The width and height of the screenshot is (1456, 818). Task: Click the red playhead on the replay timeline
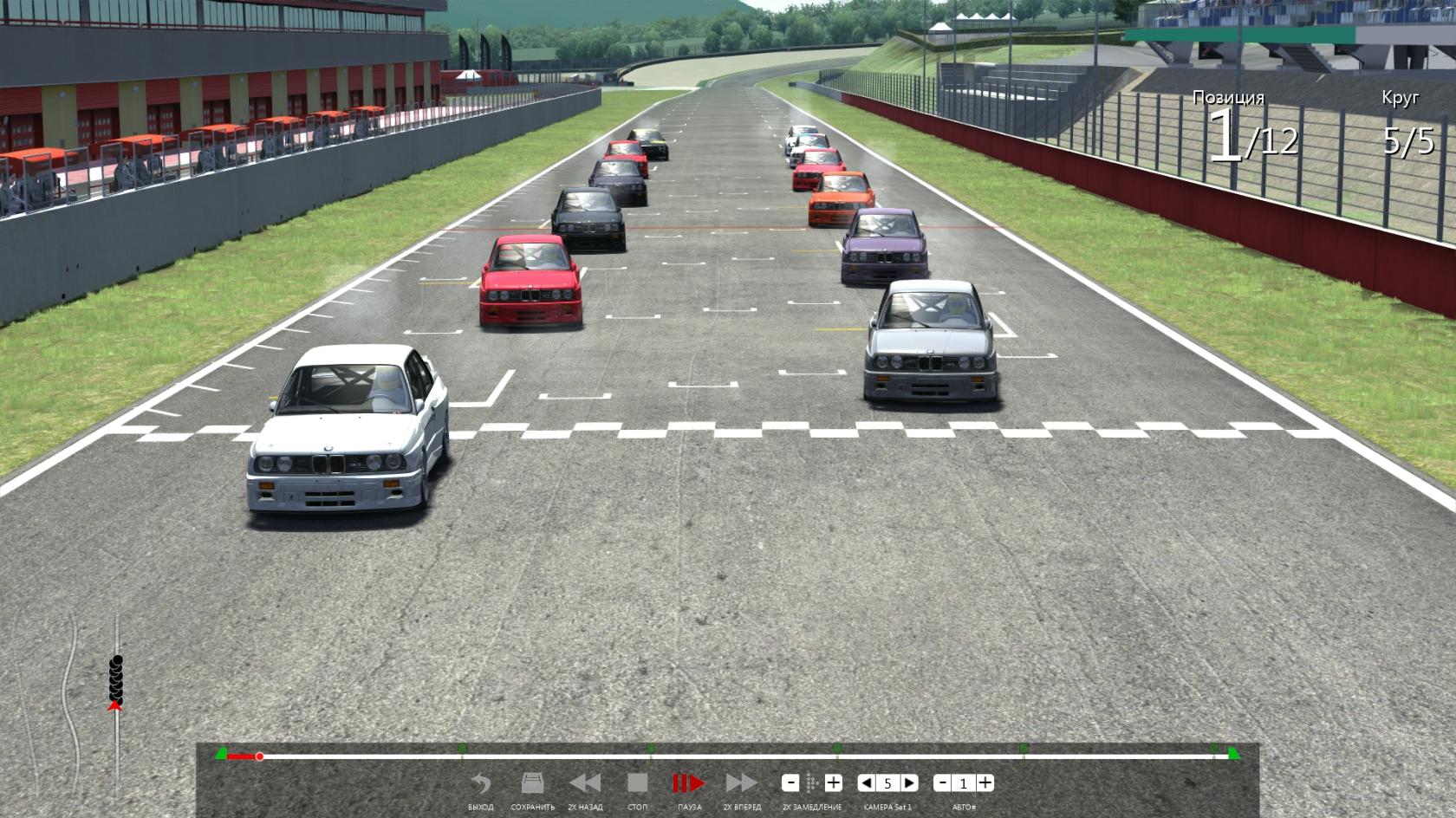point(259,756)
